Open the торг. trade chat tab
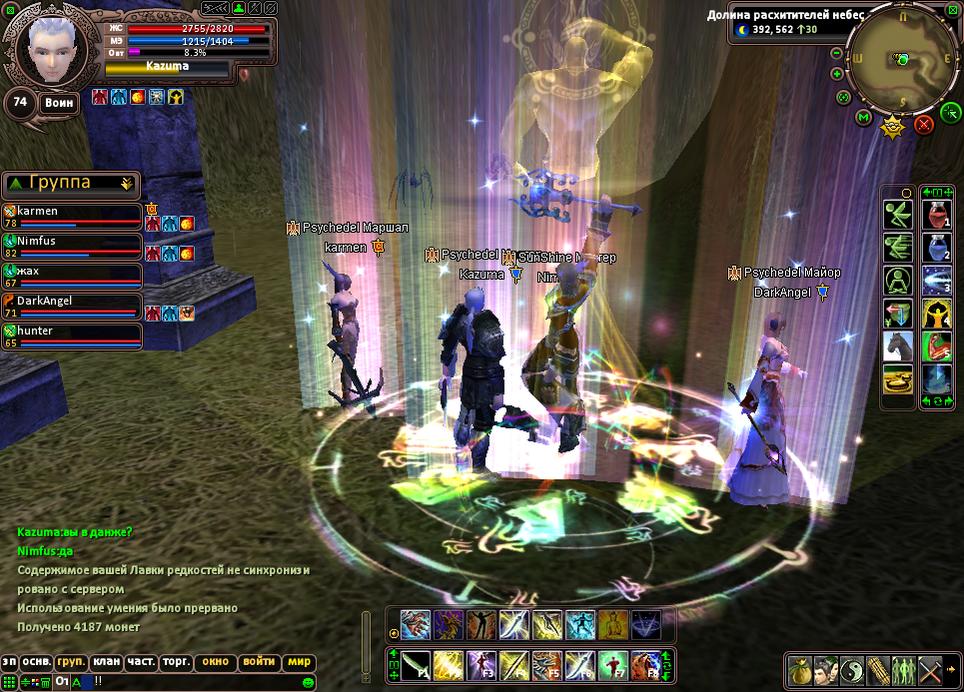 click(x=176, y=662)
